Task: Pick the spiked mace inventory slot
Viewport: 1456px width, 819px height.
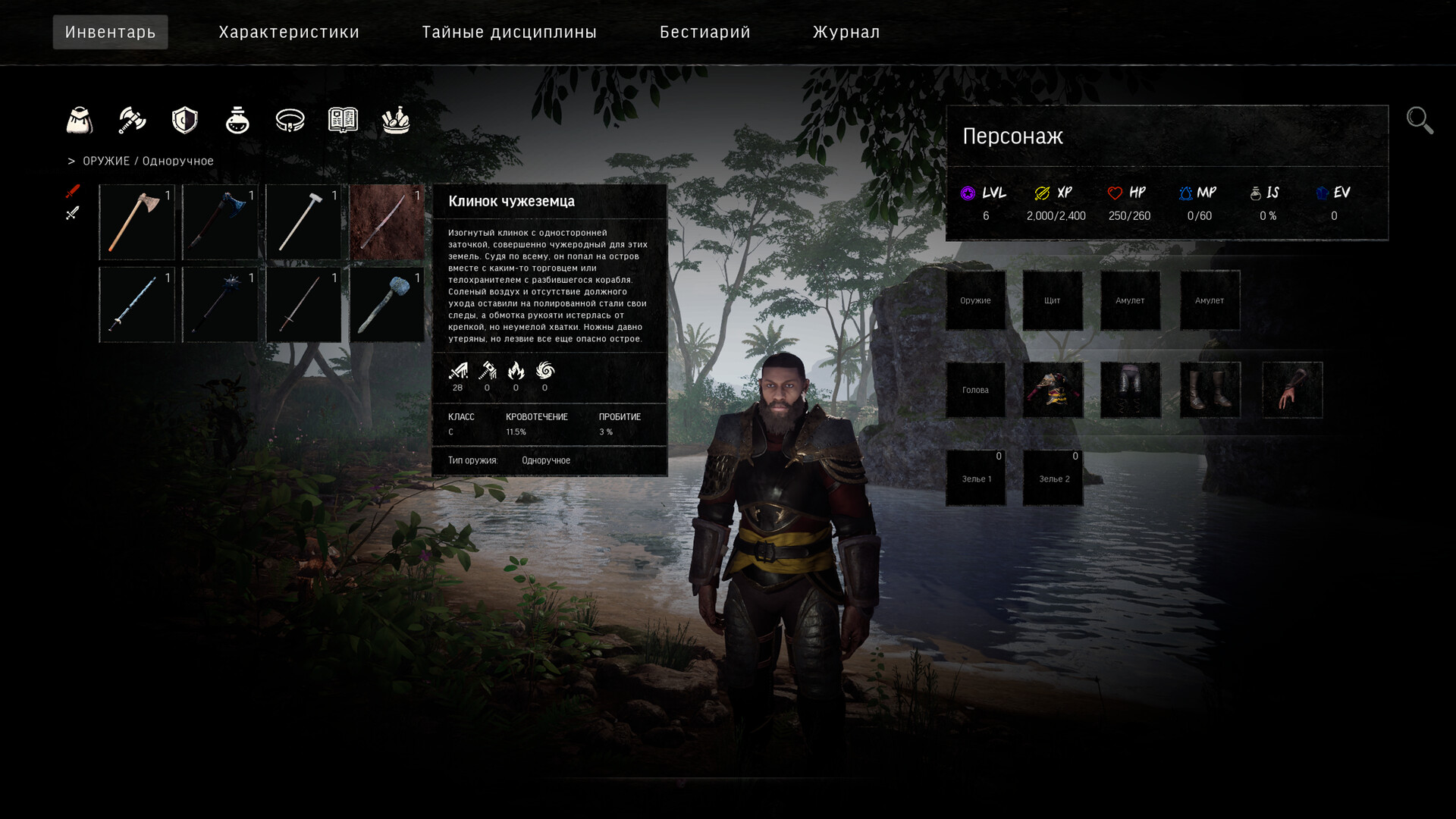Action: point(220,305)
